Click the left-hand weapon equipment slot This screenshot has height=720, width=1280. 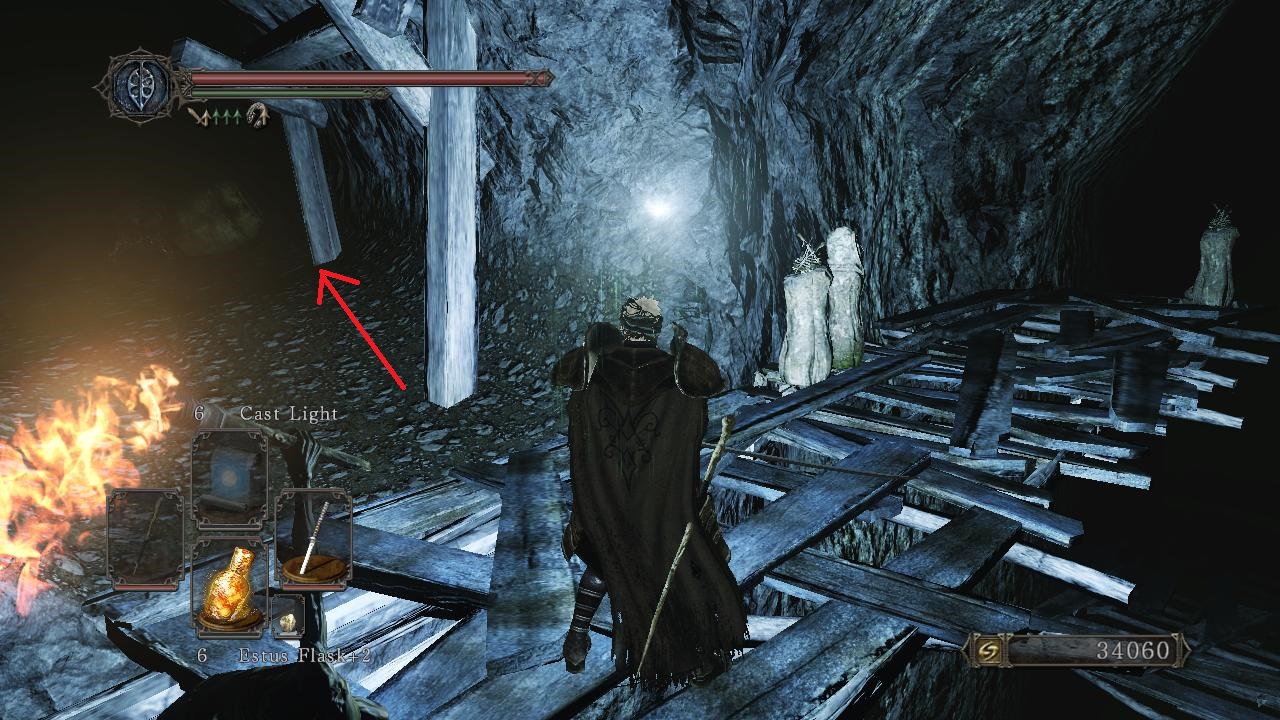click(145, 538)
